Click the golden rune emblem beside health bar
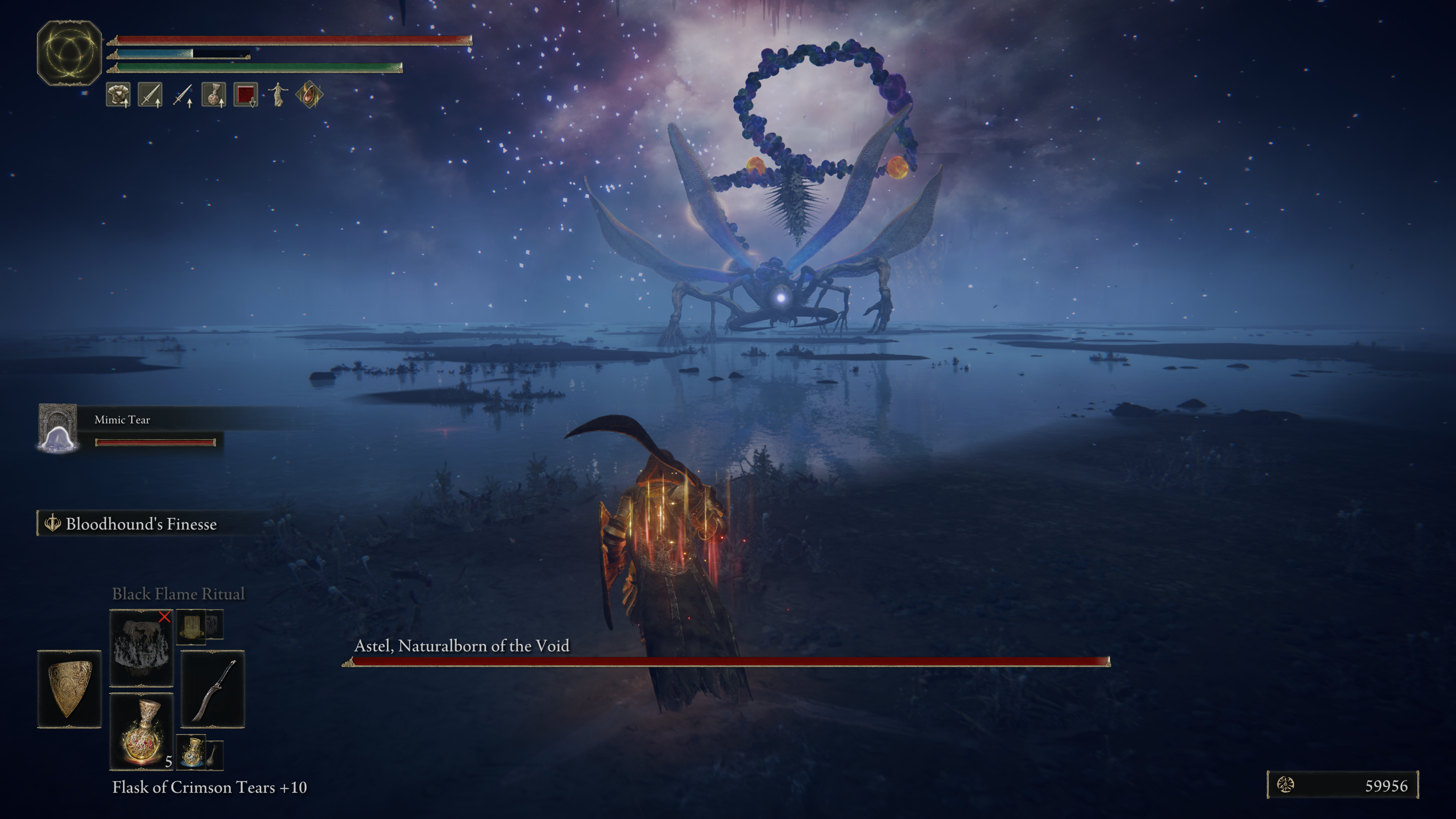The width and height of the screenshot is (1456, 819). tap(69, 53)
